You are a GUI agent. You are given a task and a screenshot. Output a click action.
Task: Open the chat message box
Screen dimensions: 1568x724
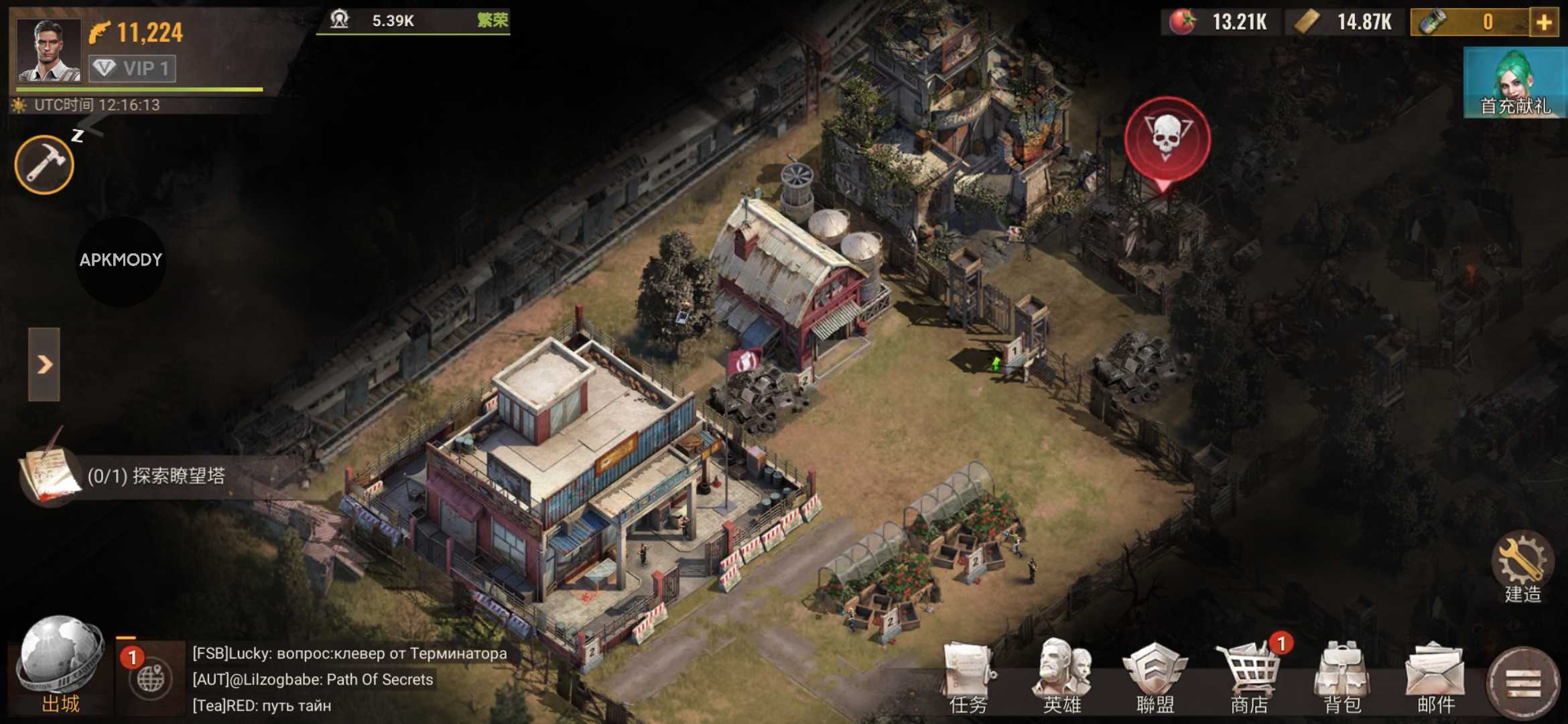(x=350, y=679)
